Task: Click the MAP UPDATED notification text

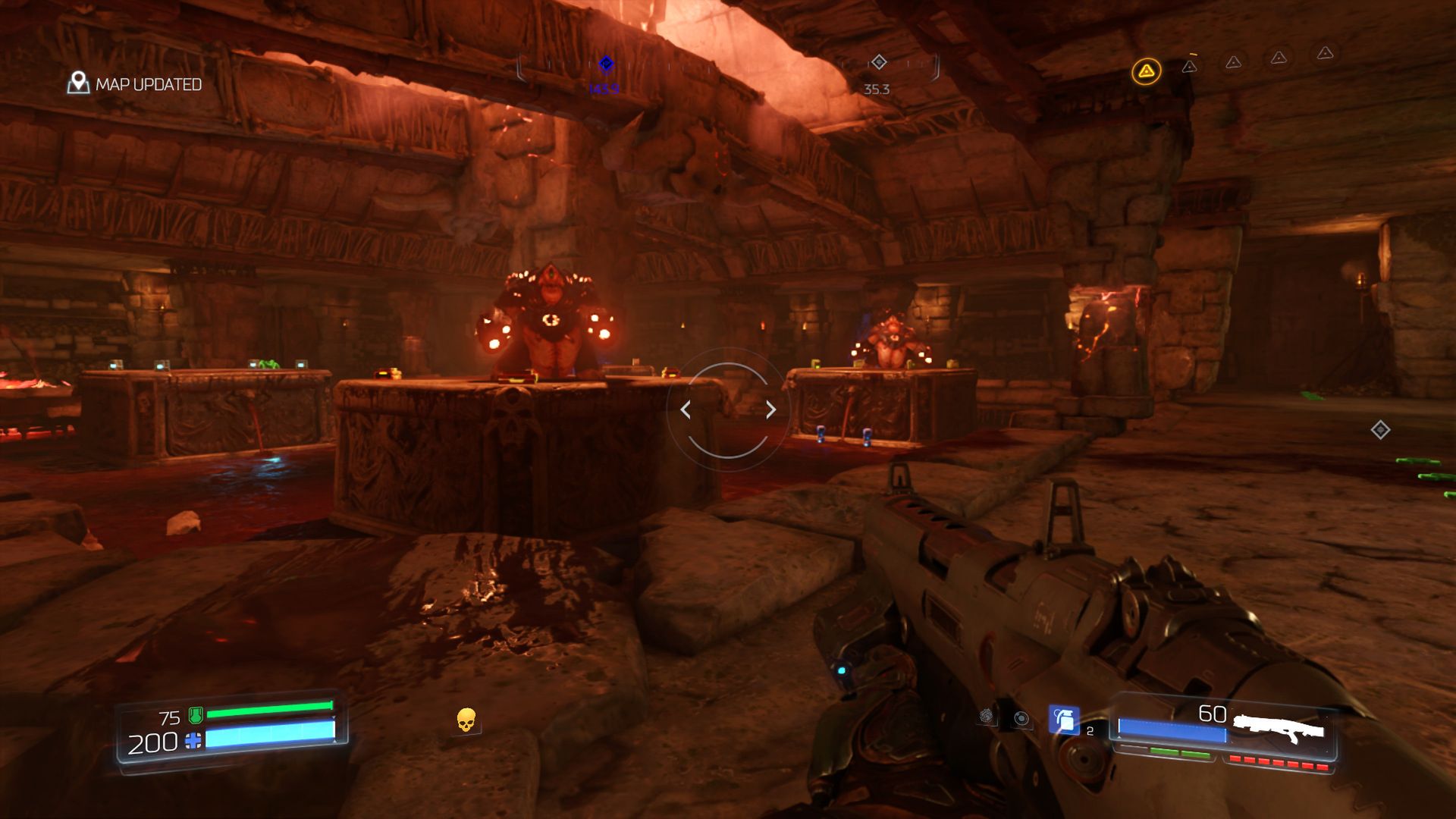Action: click(148, 85)
